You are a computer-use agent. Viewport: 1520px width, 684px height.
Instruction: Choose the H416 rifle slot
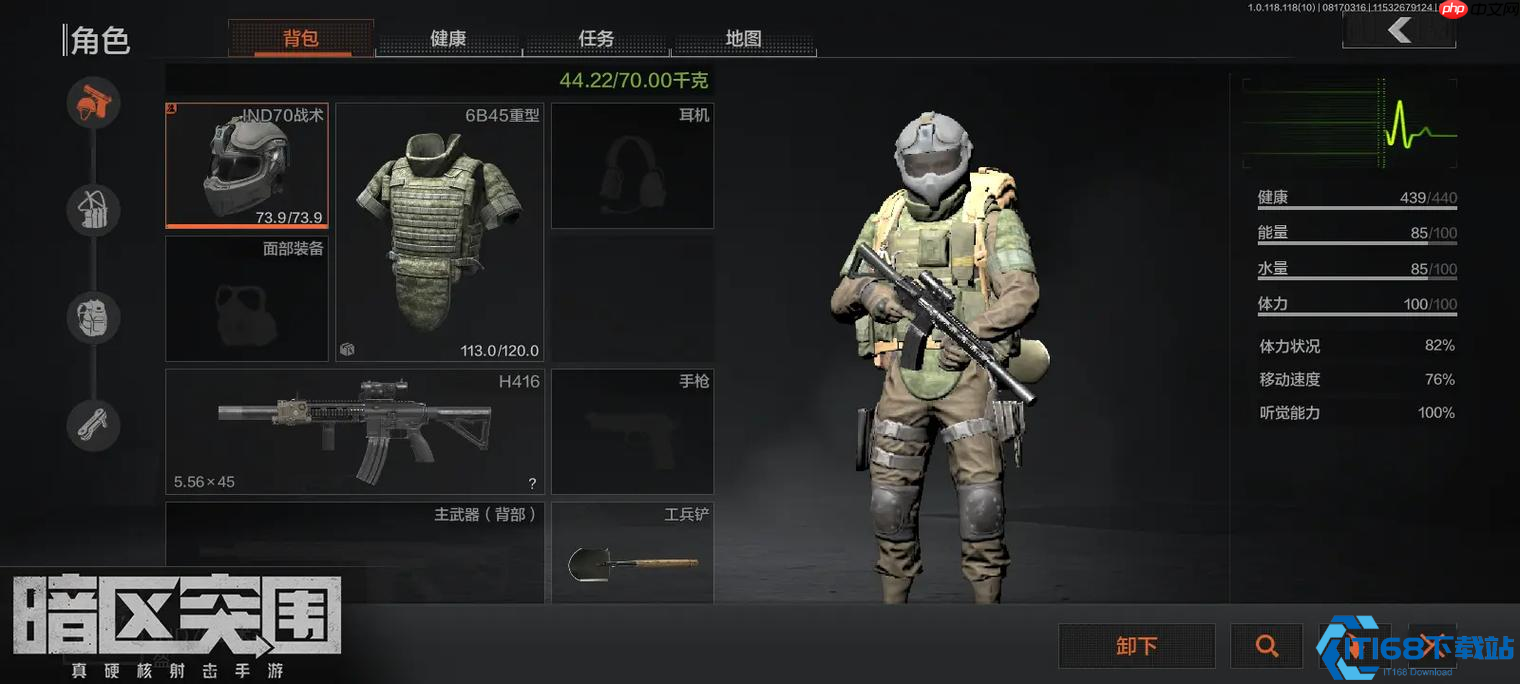(356, 431)
